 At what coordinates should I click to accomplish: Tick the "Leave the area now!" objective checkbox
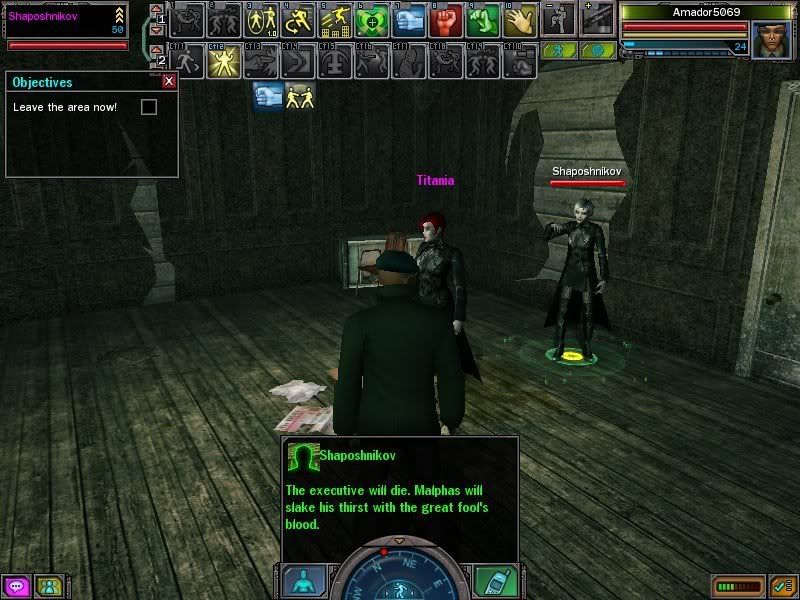coord(149,107)
